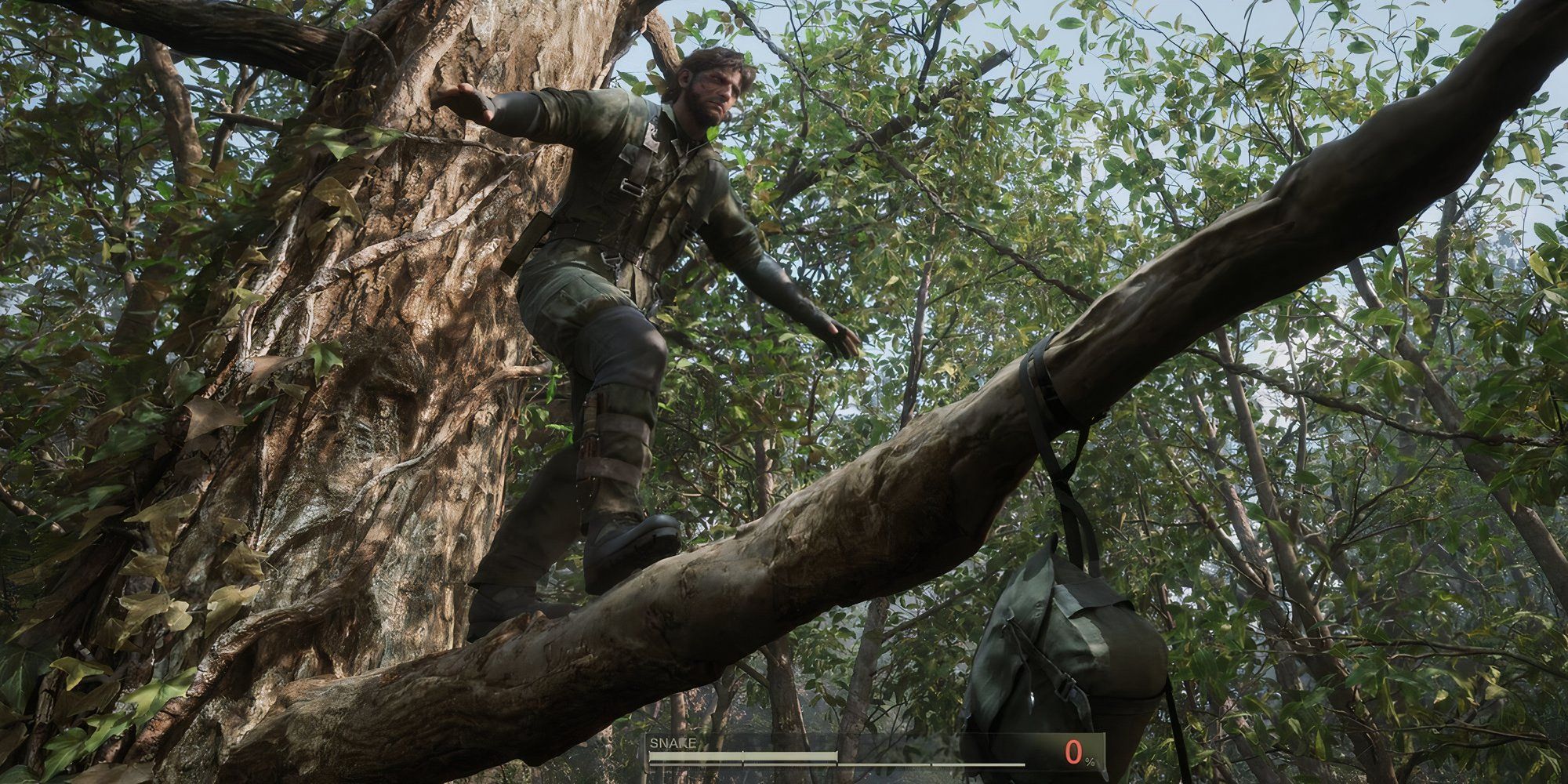Click the percent symbol beside the camo index

(1090, 761)
